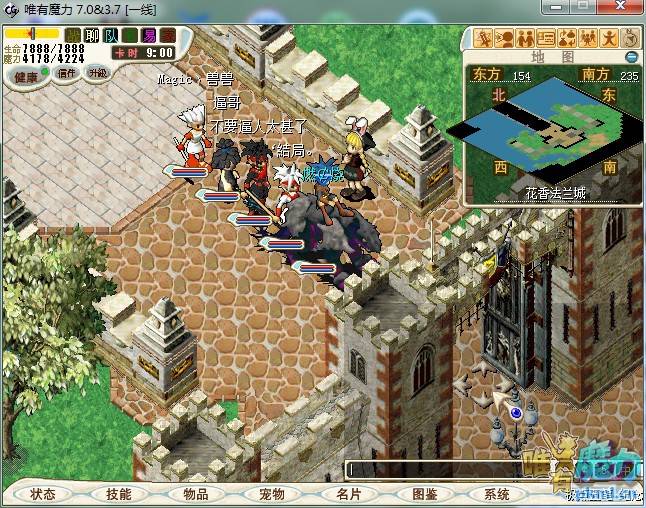This screenshot has height=508, width=646.
Task: Click the 健康 health button
Action: (x=26, y=77)
